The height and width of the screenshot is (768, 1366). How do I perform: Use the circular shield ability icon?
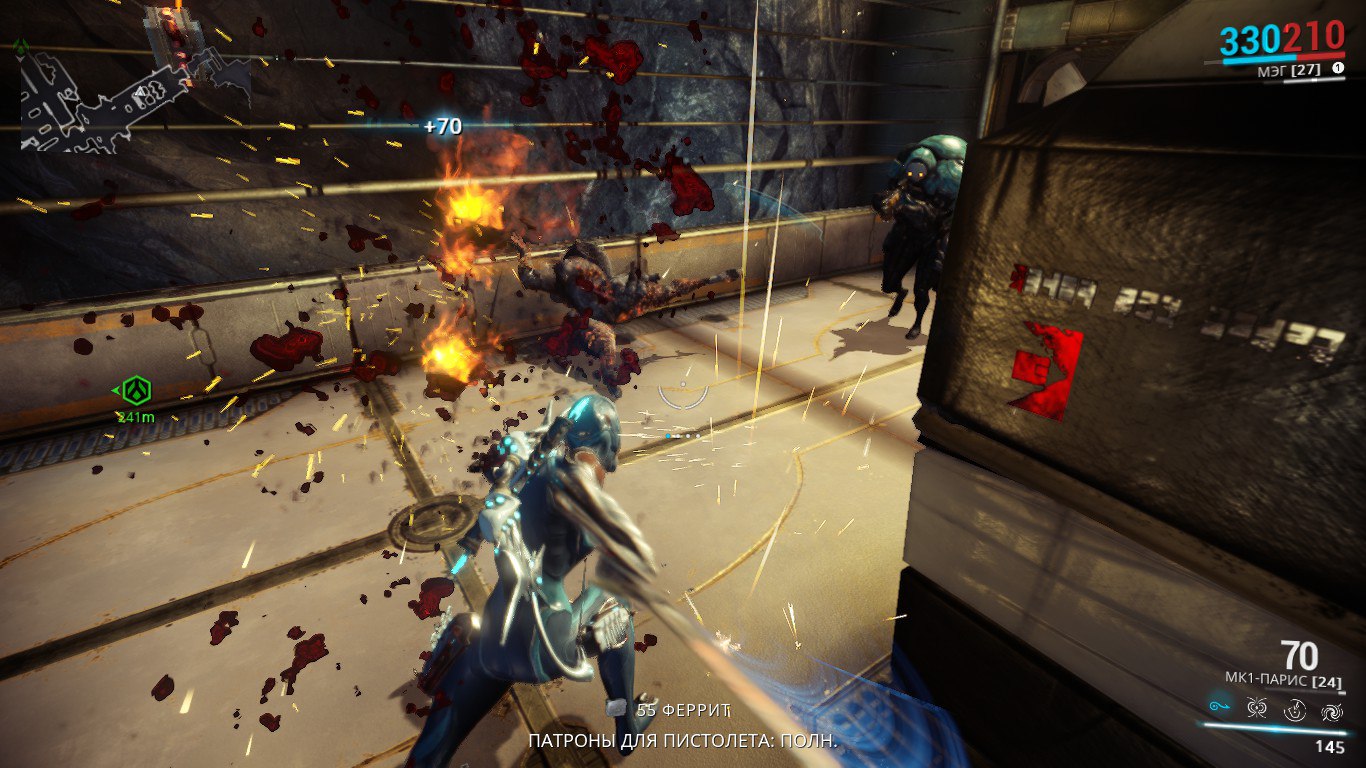pos(1295,710)
